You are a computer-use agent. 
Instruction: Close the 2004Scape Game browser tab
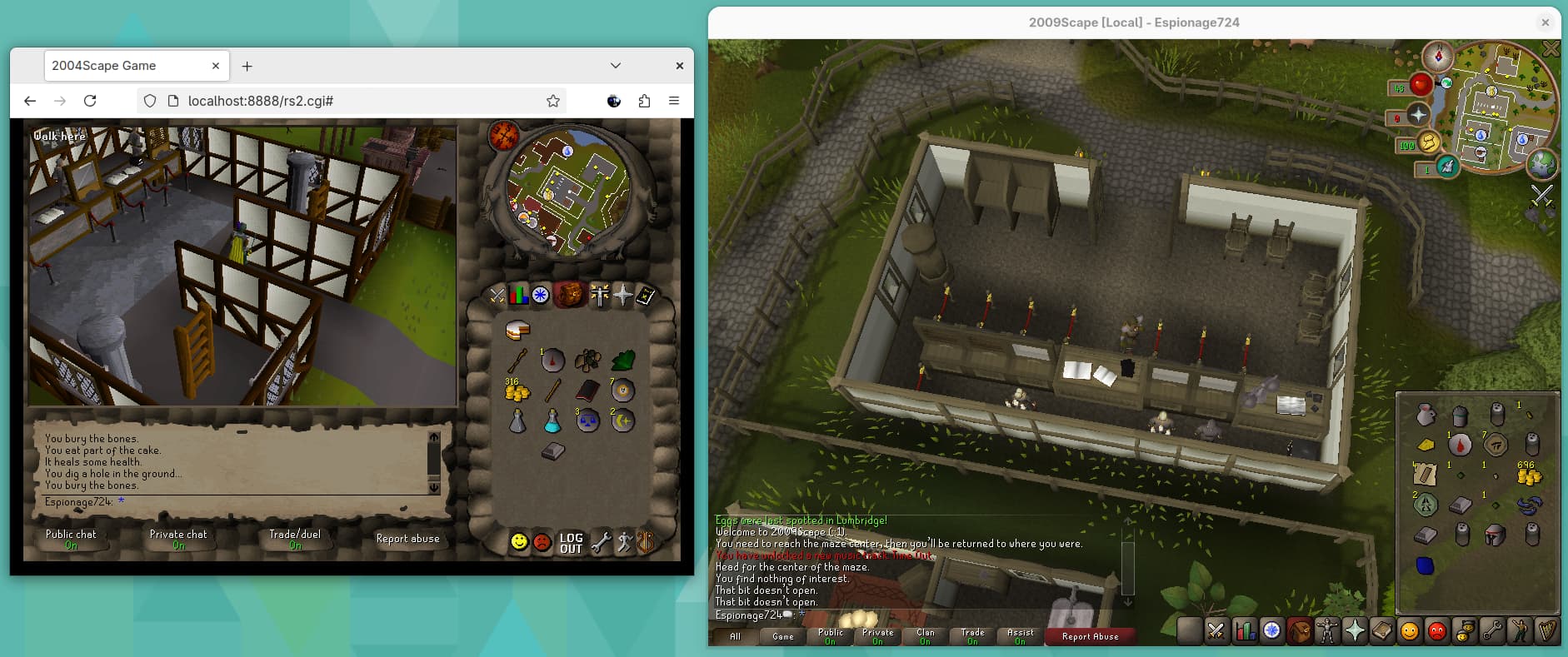point(216,66)
